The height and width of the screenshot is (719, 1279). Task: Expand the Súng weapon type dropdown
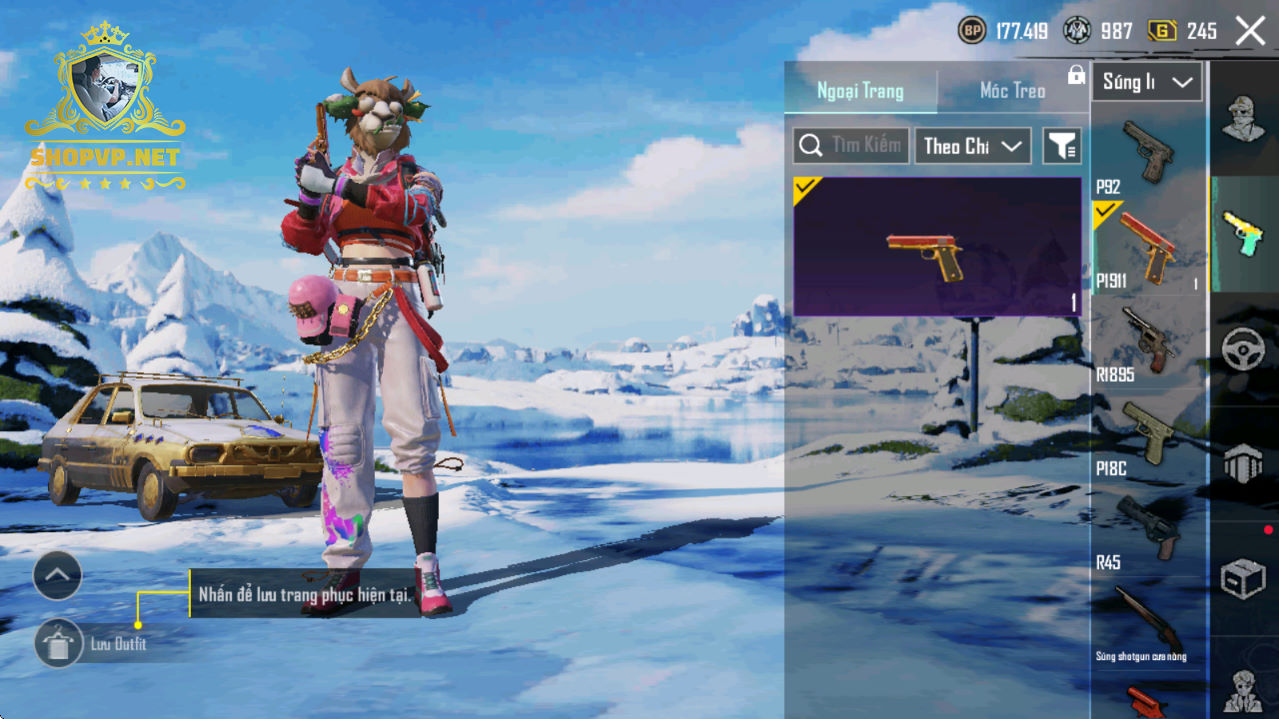[1146, 83]
